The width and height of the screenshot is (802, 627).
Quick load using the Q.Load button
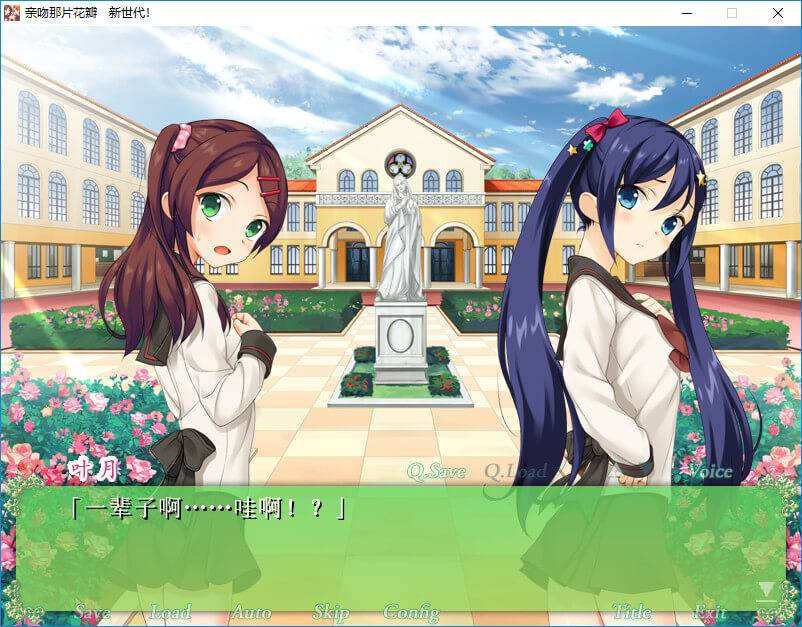click(x=515, y=471)
